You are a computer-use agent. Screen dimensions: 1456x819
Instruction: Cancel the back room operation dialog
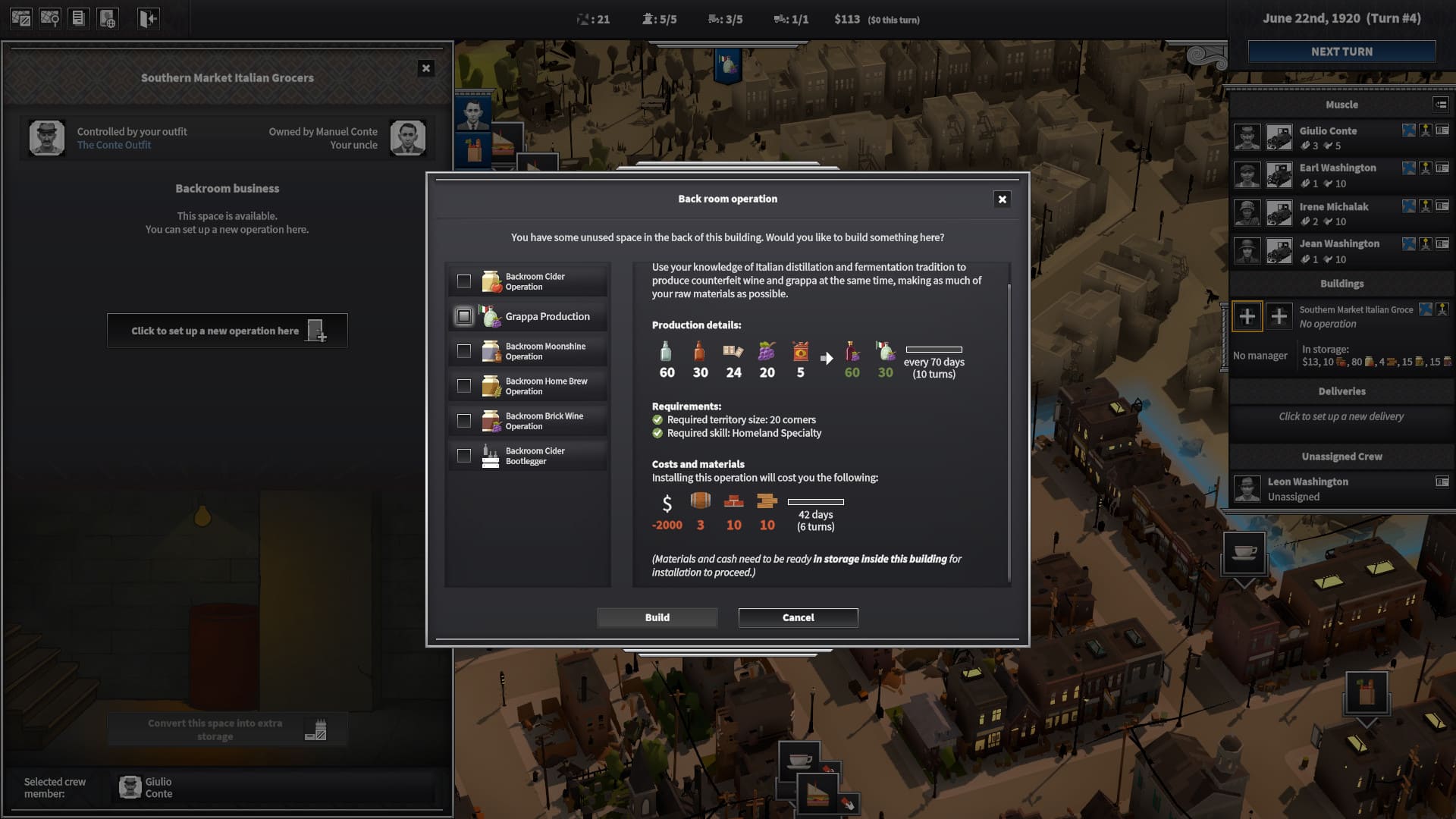798,617
